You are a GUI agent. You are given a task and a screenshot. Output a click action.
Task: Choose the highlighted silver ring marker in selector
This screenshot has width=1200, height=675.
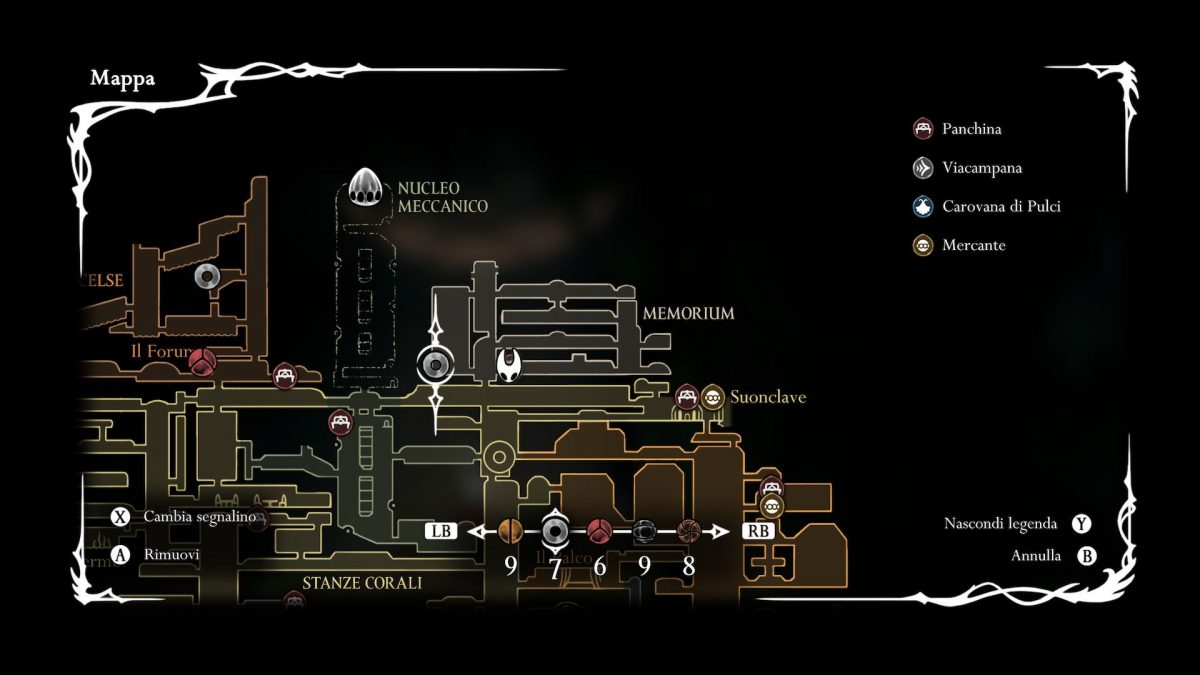[555, 531]
